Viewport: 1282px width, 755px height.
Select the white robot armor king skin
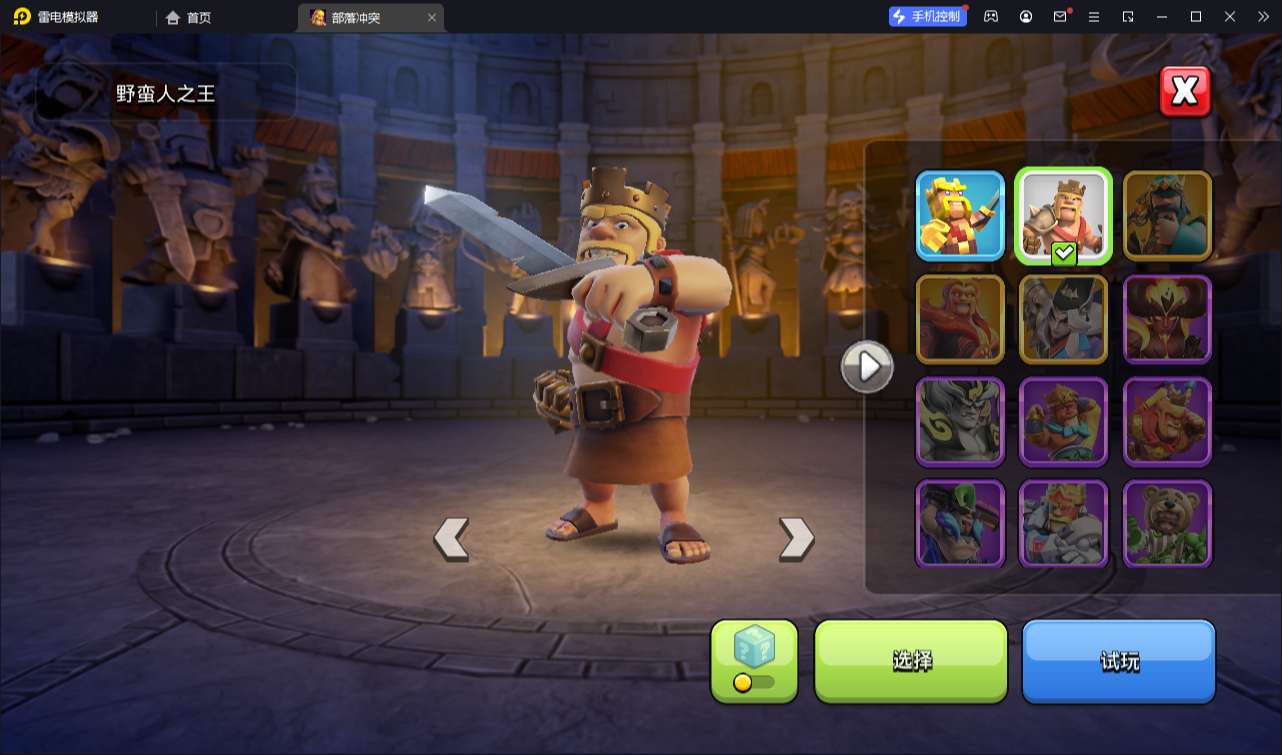1063,524
